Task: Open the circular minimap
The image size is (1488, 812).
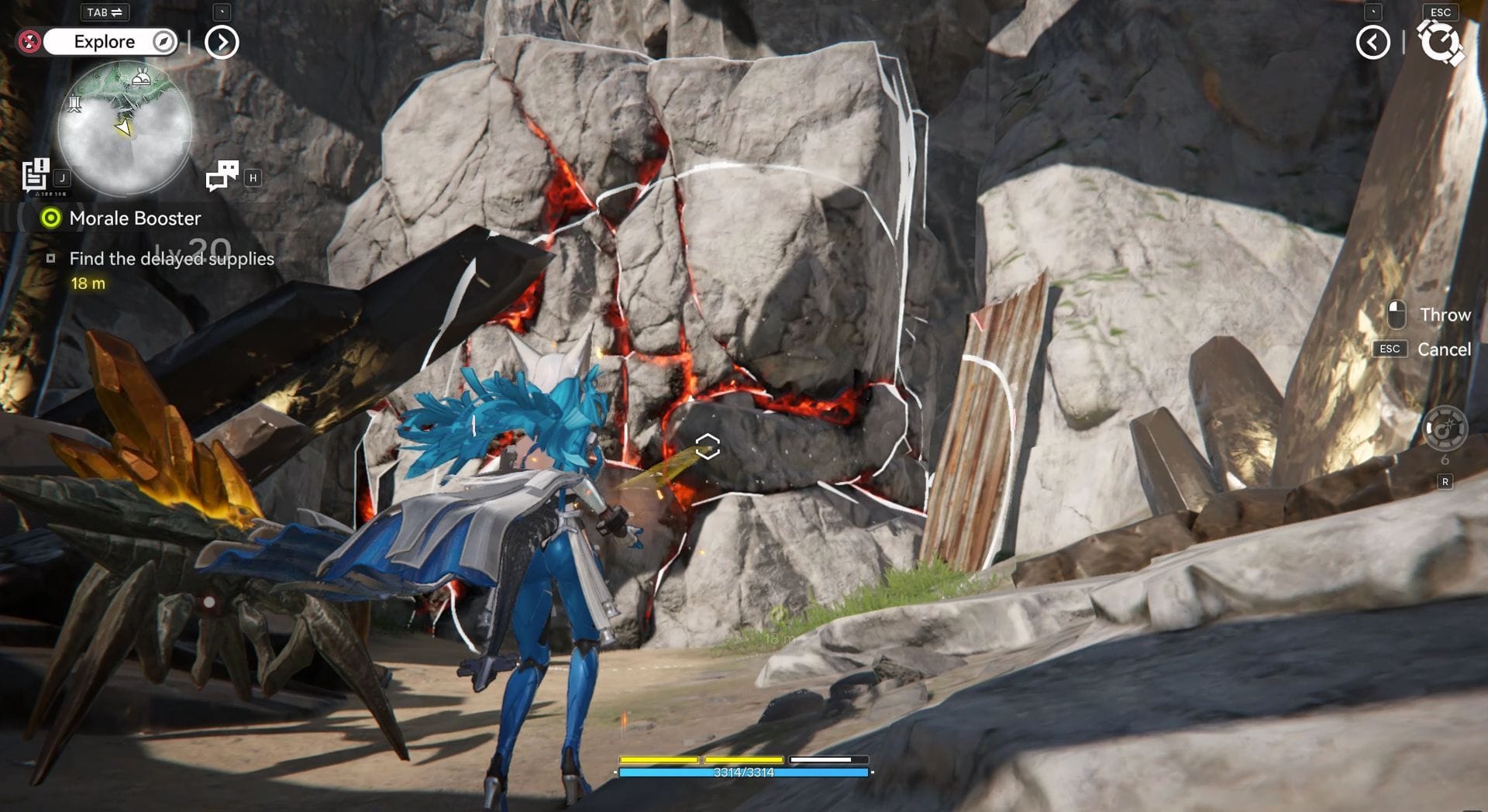Action: 124,128
